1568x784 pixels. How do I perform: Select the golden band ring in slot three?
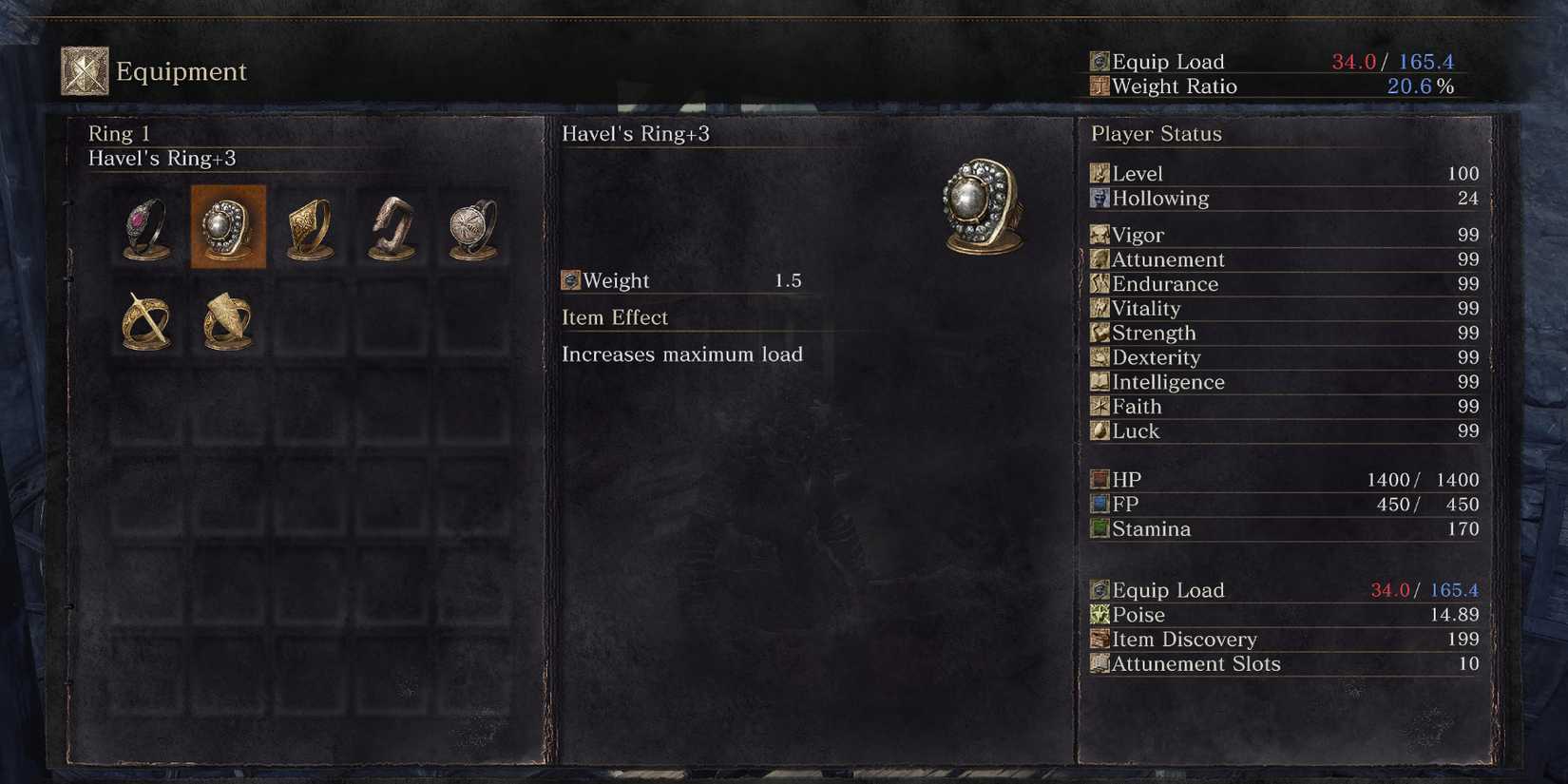click(310, 228)
